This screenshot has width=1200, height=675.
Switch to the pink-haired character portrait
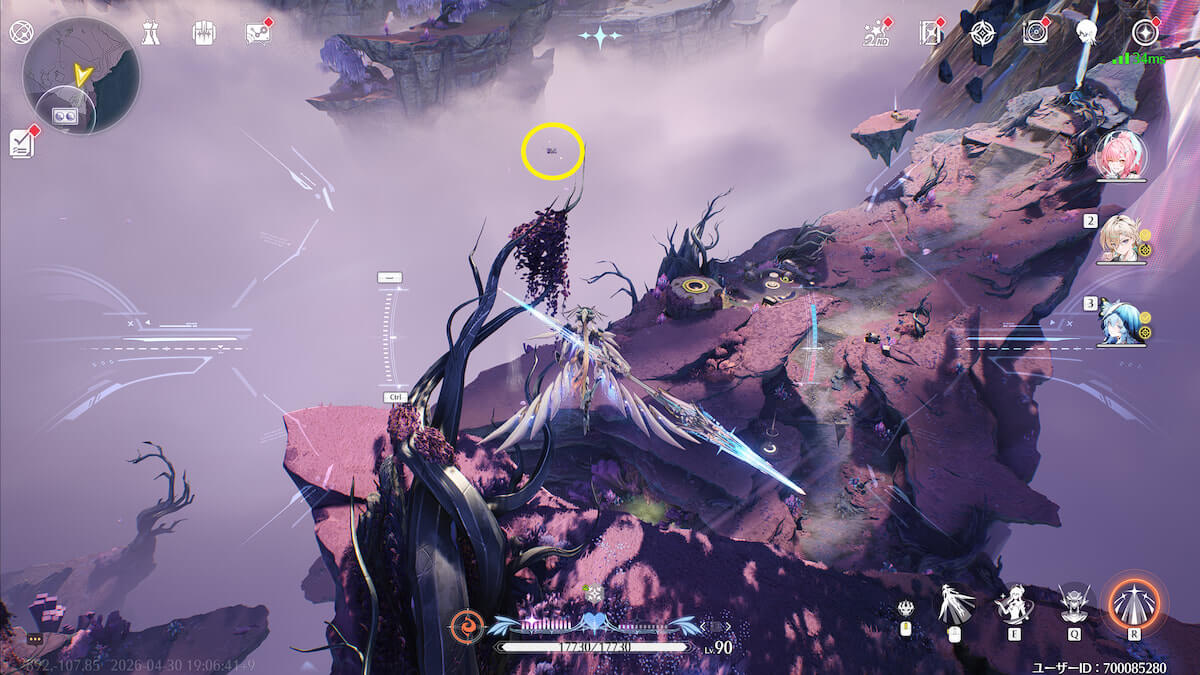coord(1120,154)
